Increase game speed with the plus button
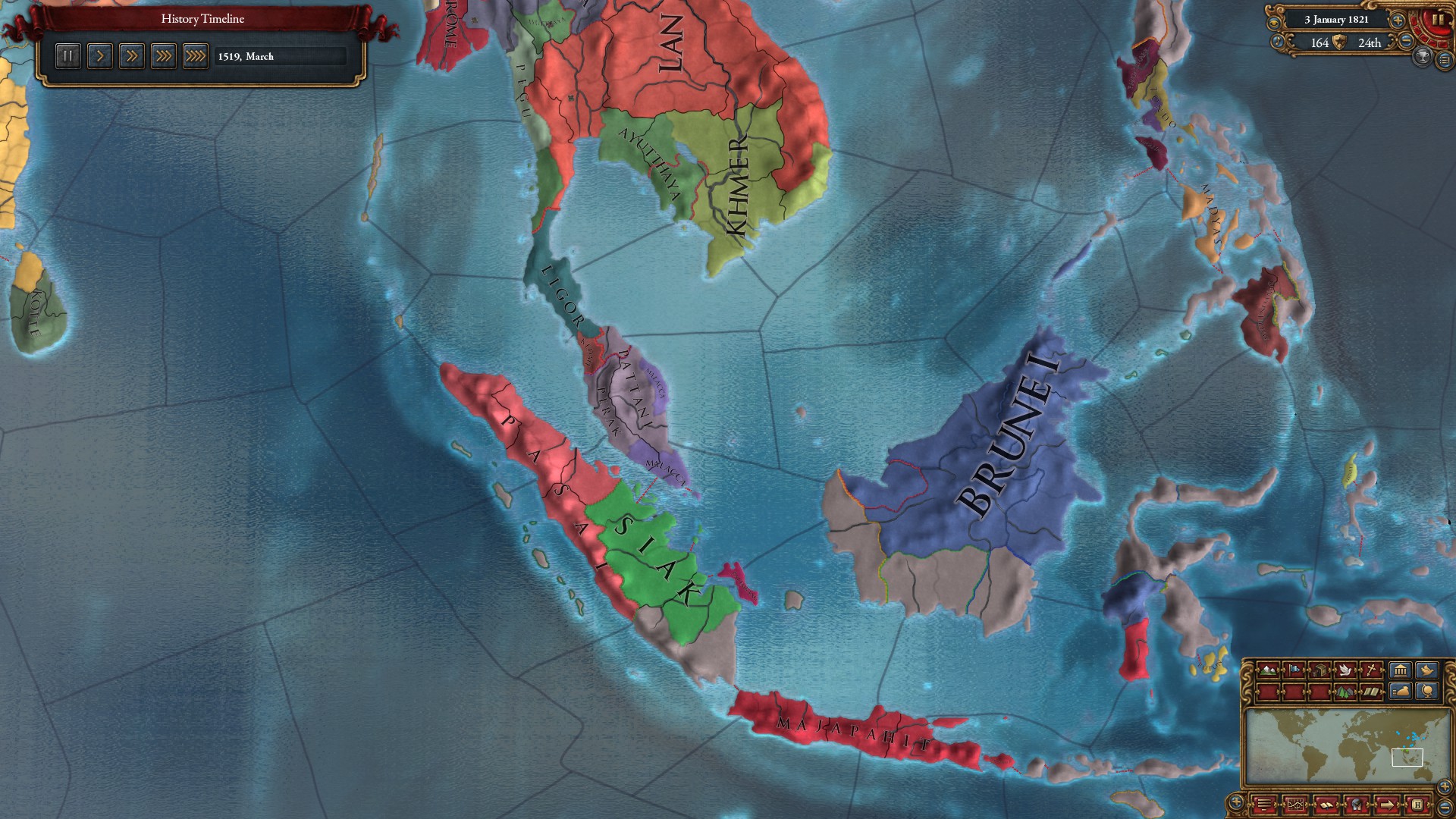Viewport: 1456px width, 819px height. (x=1398, y=21)
